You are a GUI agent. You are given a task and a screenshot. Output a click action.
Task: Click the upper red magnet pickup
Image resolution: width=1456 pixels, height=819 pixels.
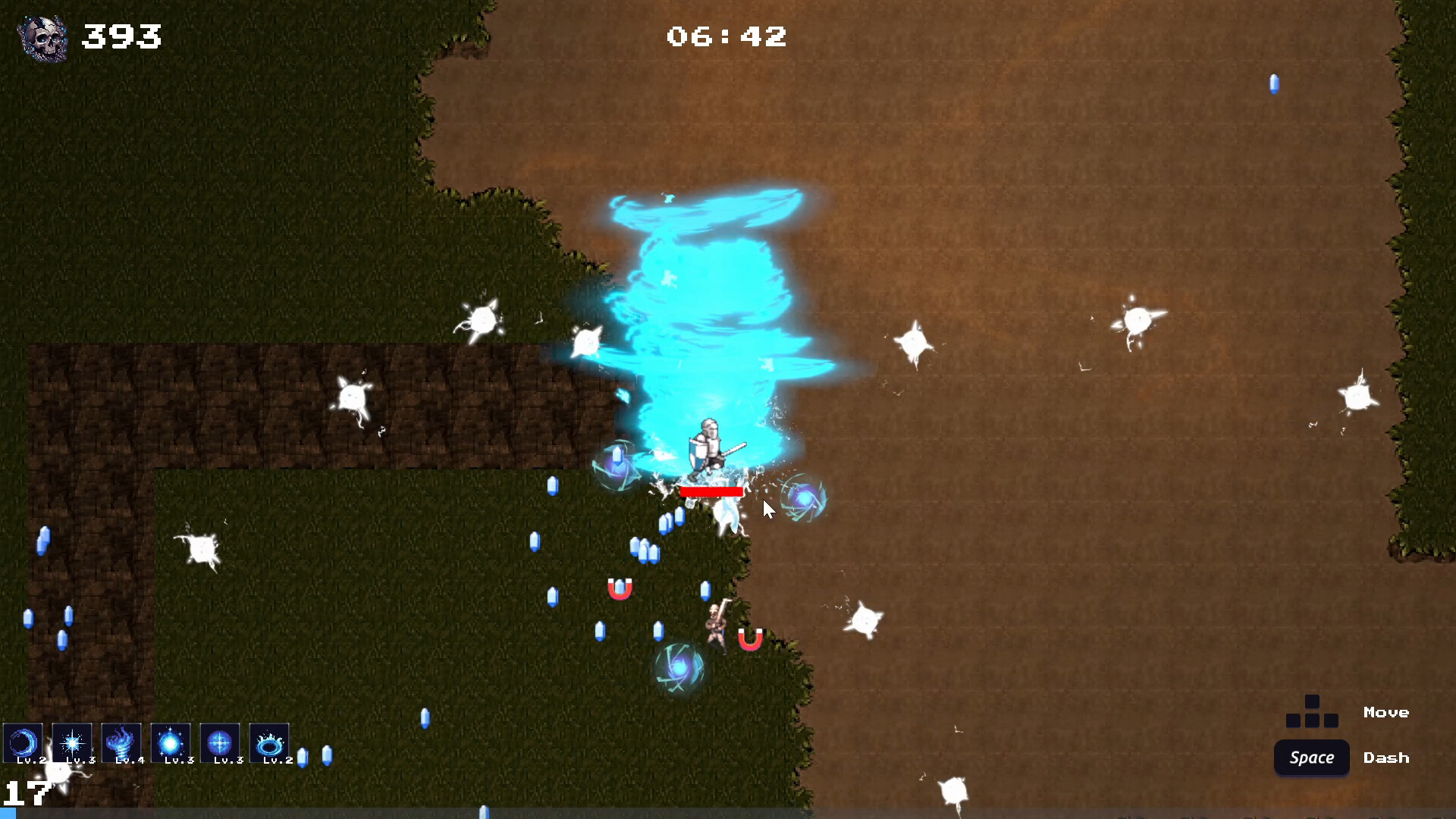click(620, 588)
